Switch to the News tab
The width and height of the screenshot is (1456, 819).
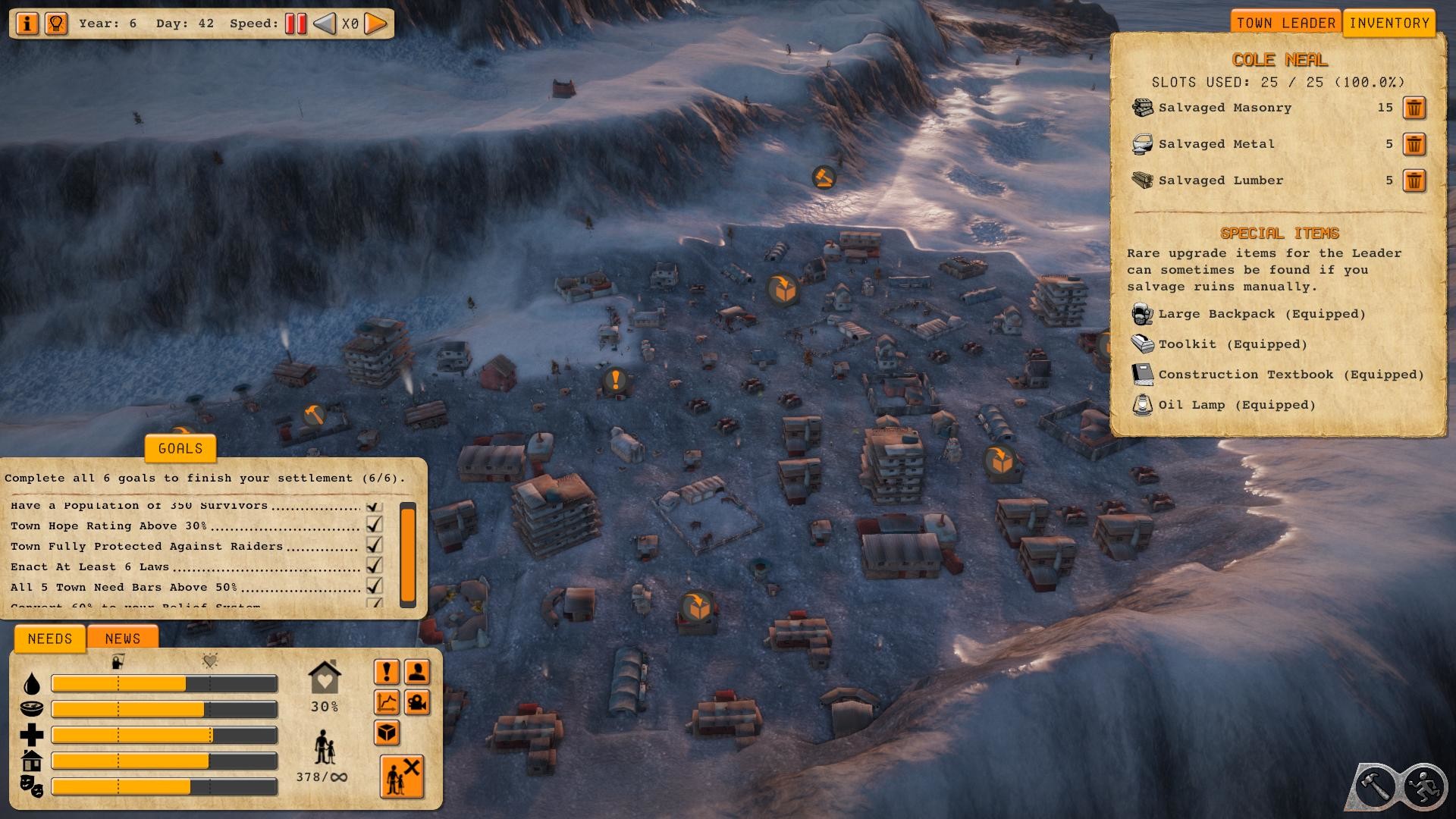pos(123,639)
